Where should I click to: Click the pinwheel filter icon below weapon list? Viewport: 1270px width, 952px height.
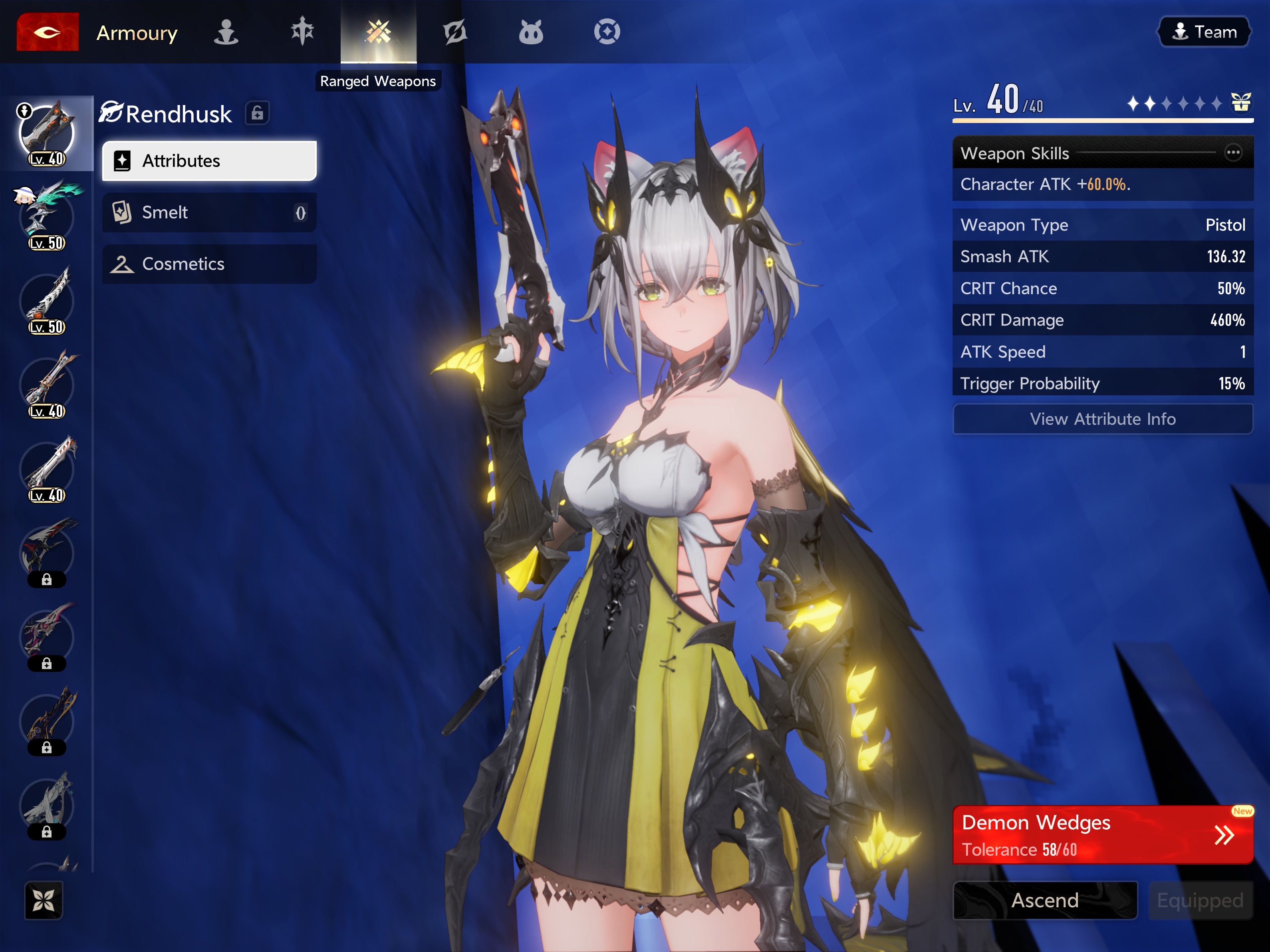coord(44,900)
